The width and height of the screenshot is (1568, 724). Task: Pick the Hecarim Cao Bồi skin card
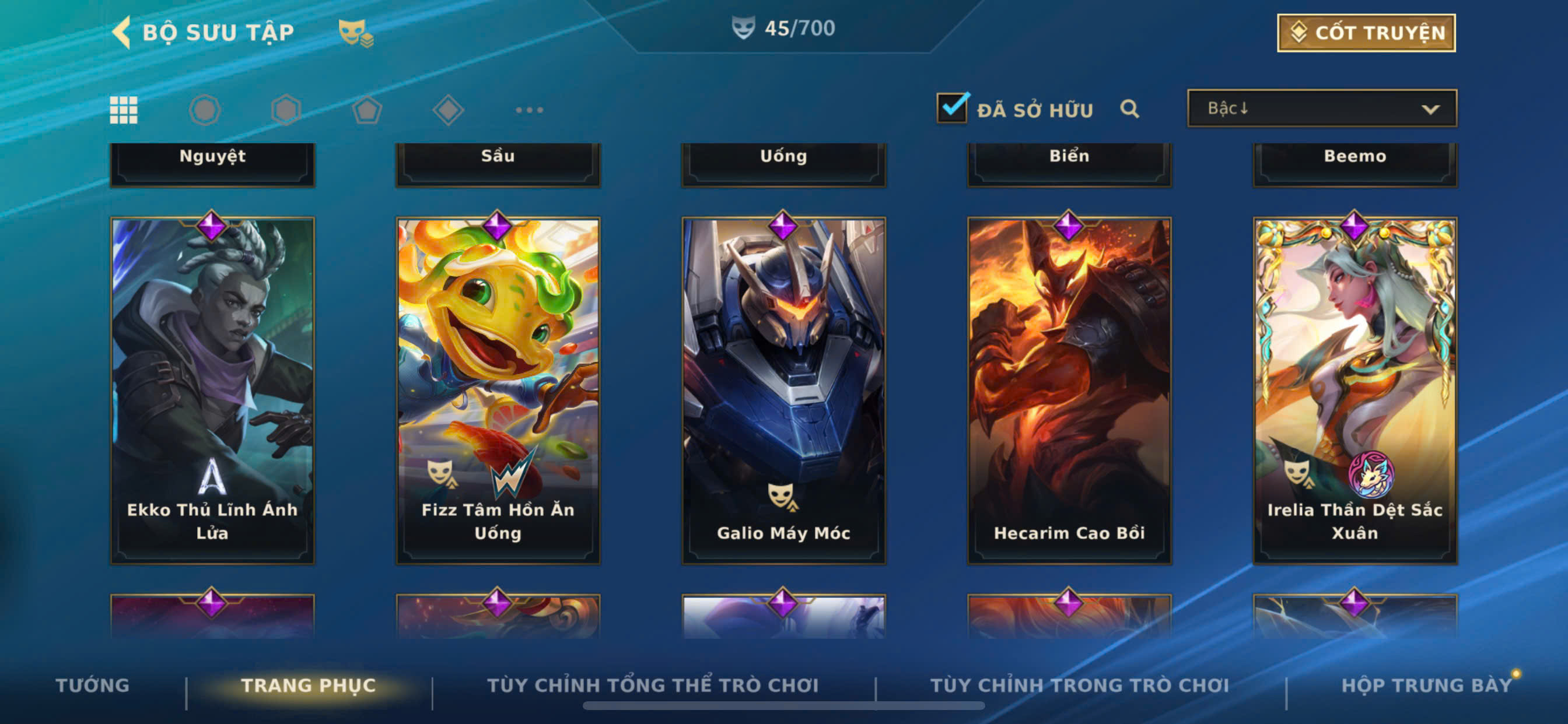click(x=1069, y=389)
